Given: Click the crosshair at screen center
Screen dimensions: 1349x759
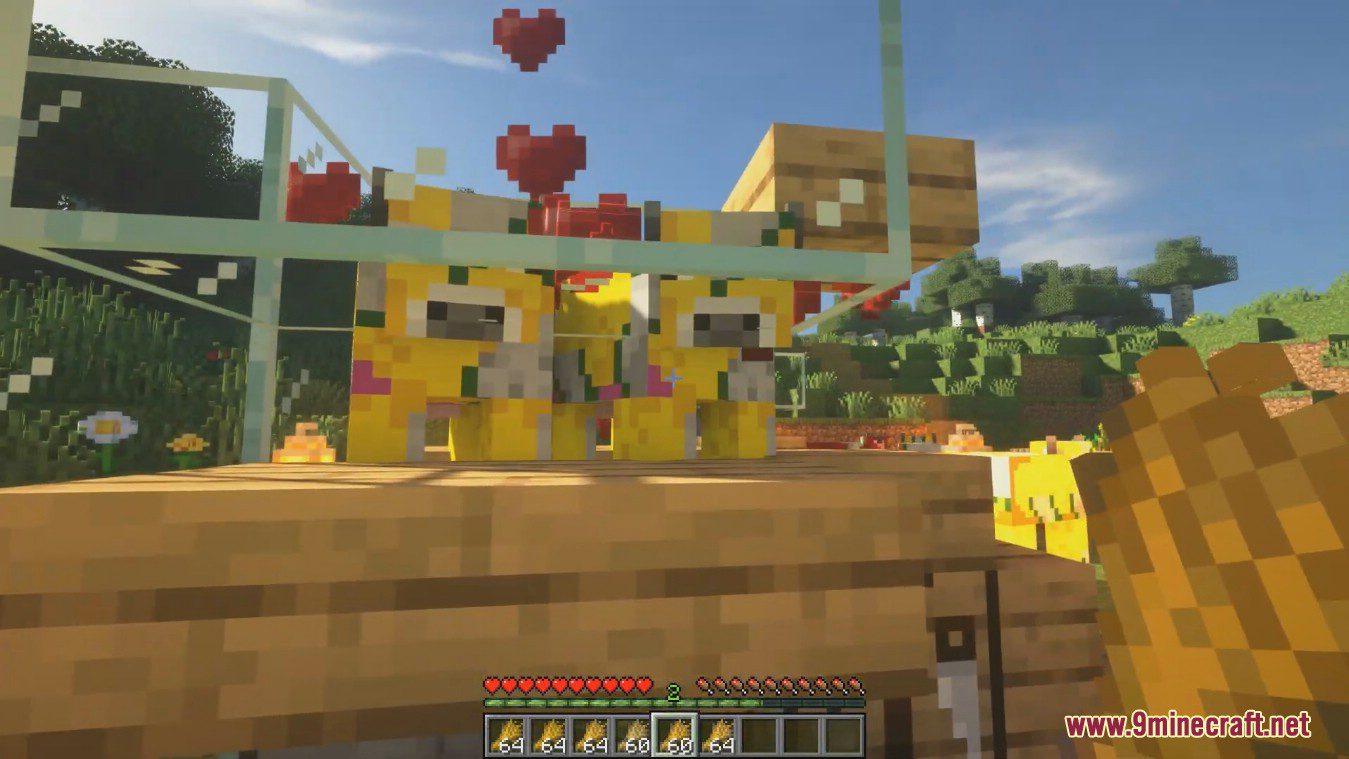Looking at the screenshot, I should click(x=676, y=376).
